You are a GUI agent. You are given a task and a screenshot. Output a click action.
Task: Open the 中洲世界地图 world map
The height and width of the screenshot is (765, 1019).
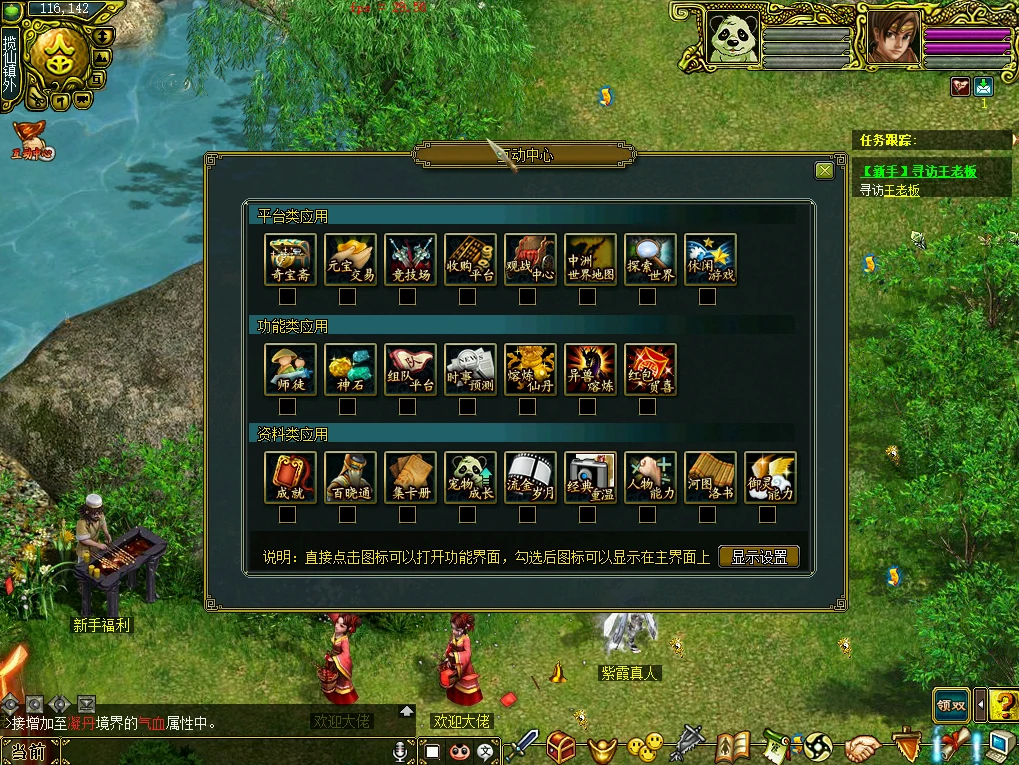pos(590,260)
